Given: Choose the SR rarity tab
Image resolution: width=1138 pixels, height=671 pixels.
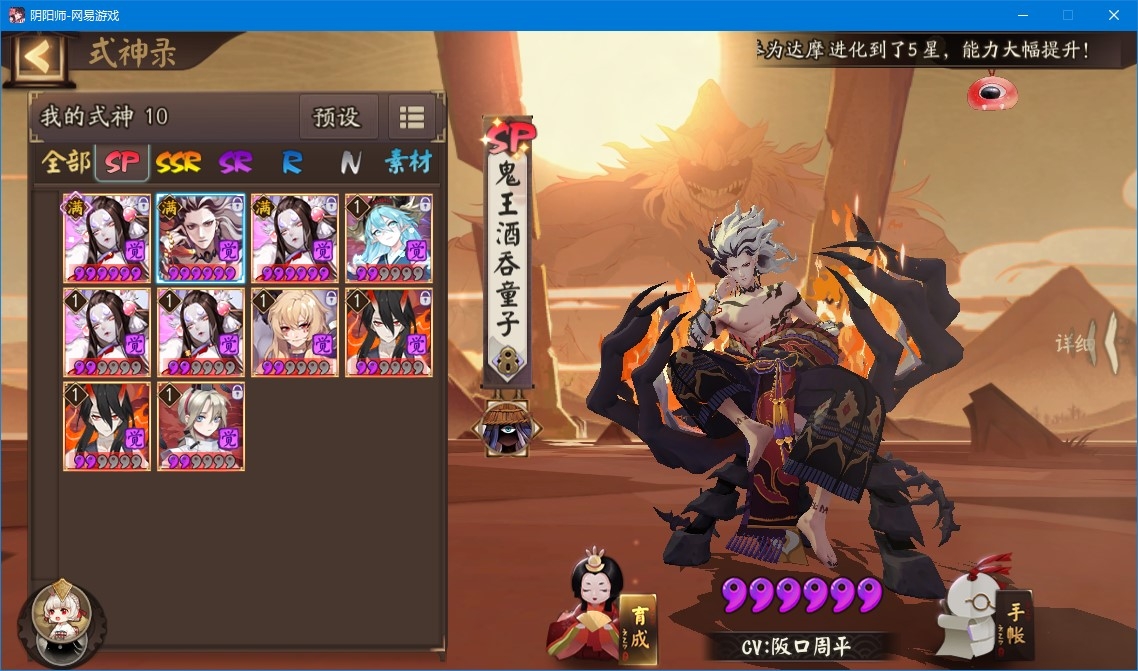Looking at the screenshot, I should tap(236, 162).
